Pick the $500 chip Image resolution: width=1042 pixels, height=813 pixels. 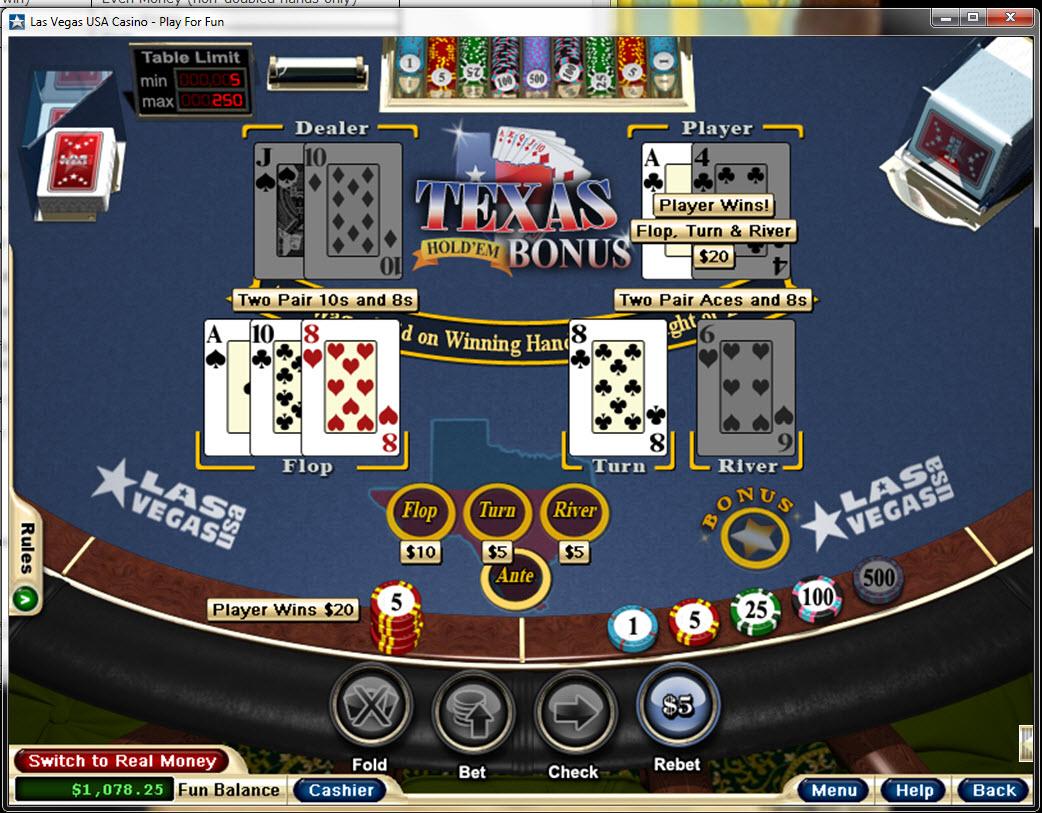(x=878, y=579)
